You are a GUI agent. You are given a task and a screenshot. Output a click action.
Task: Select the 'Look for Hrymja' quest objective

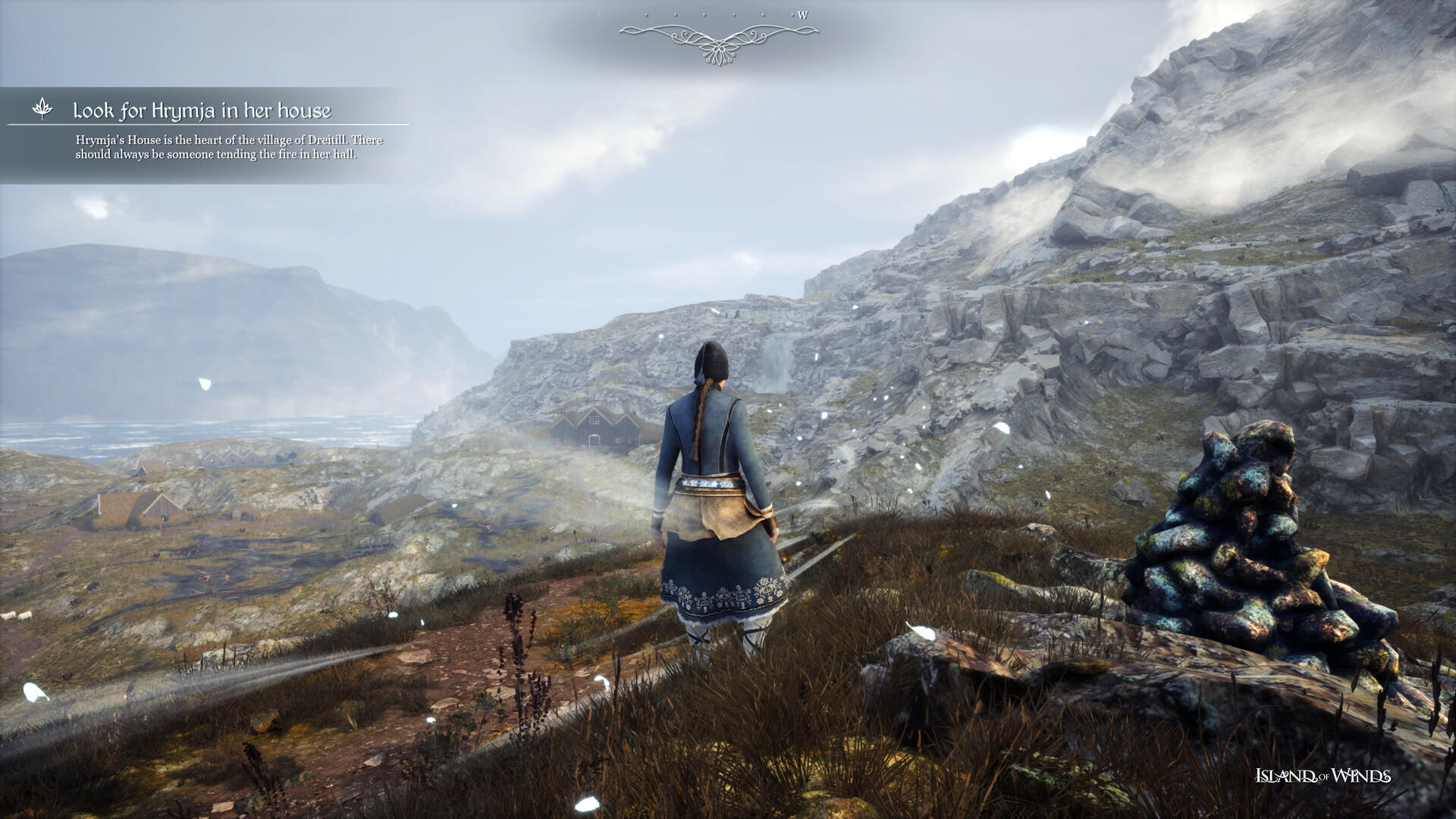[202, 111]
